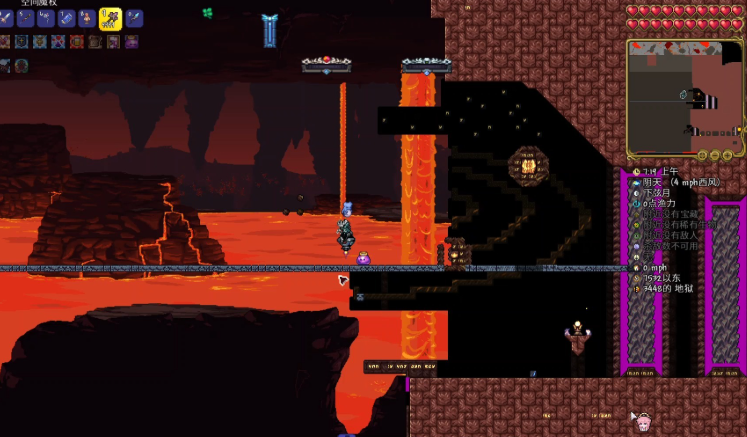
Task: Pick the dark rod hotbar slot
Action: tap(25, 18)
